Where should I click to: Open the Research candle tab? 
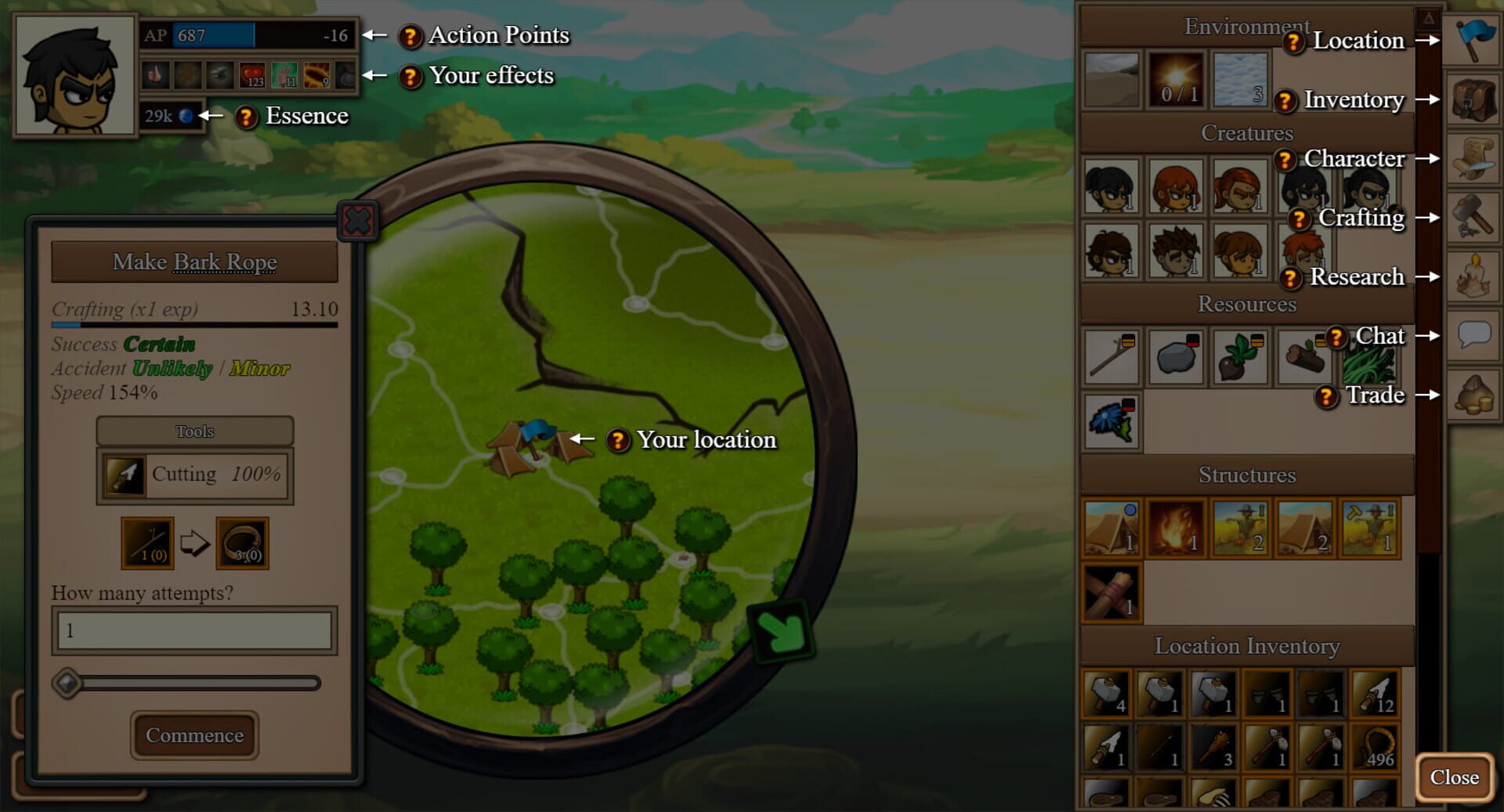click(x=1473, y=277)
